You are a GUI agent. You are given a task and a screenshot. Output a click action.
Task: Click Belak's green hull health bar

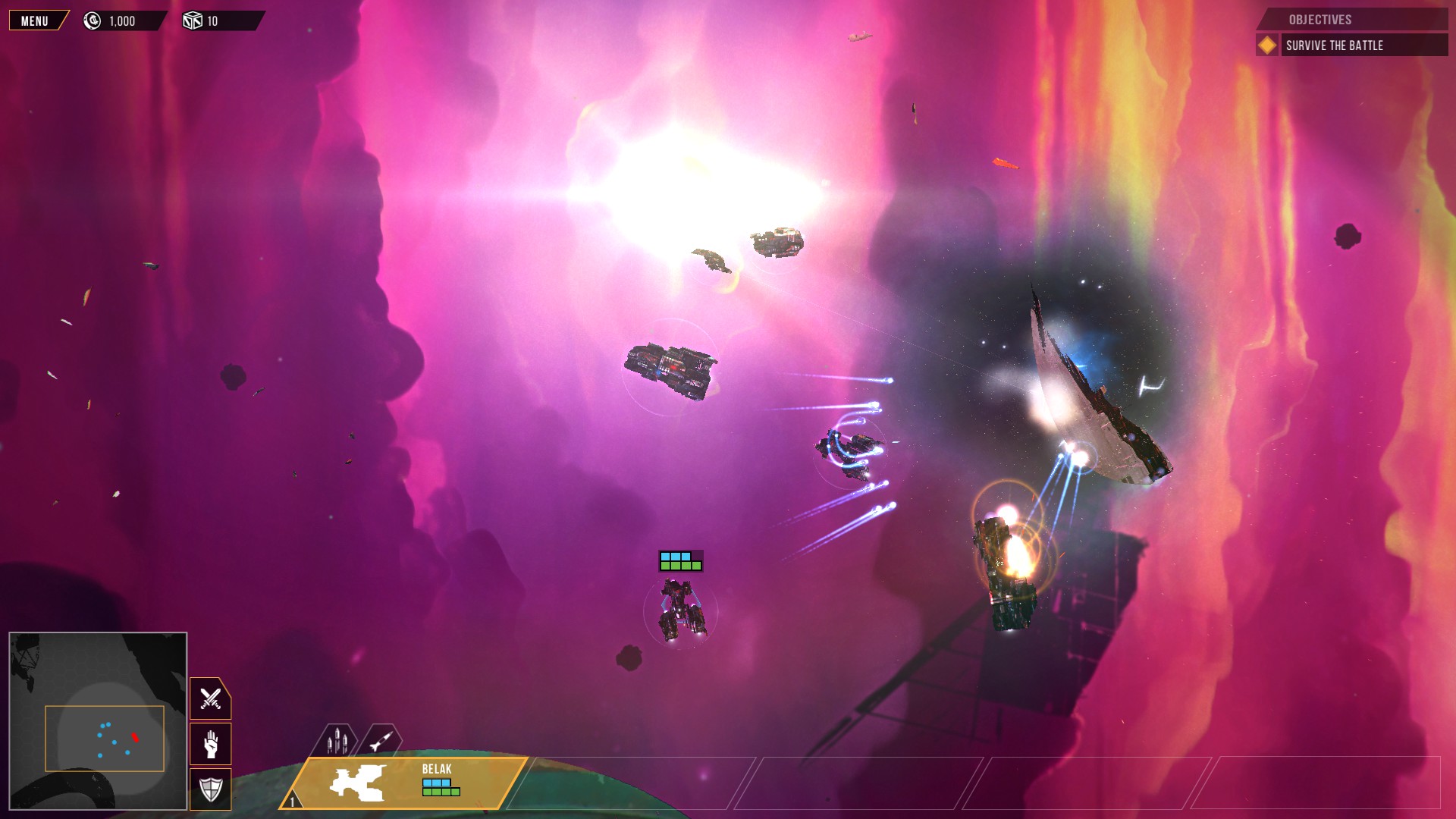(x=440, y=792)
